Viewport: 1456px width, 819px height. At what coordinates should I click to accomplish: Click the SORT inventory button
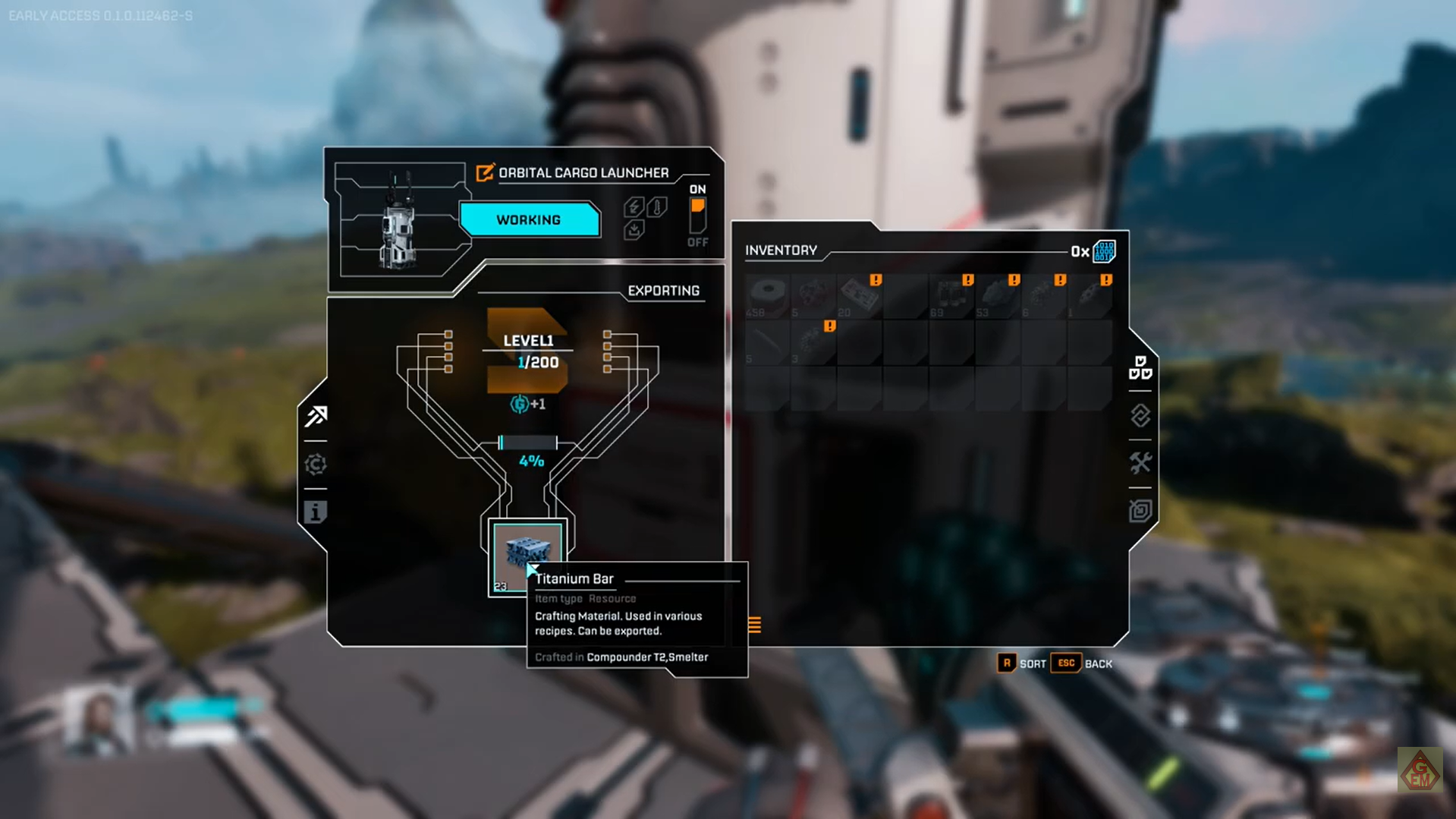tap(1021, 664)
